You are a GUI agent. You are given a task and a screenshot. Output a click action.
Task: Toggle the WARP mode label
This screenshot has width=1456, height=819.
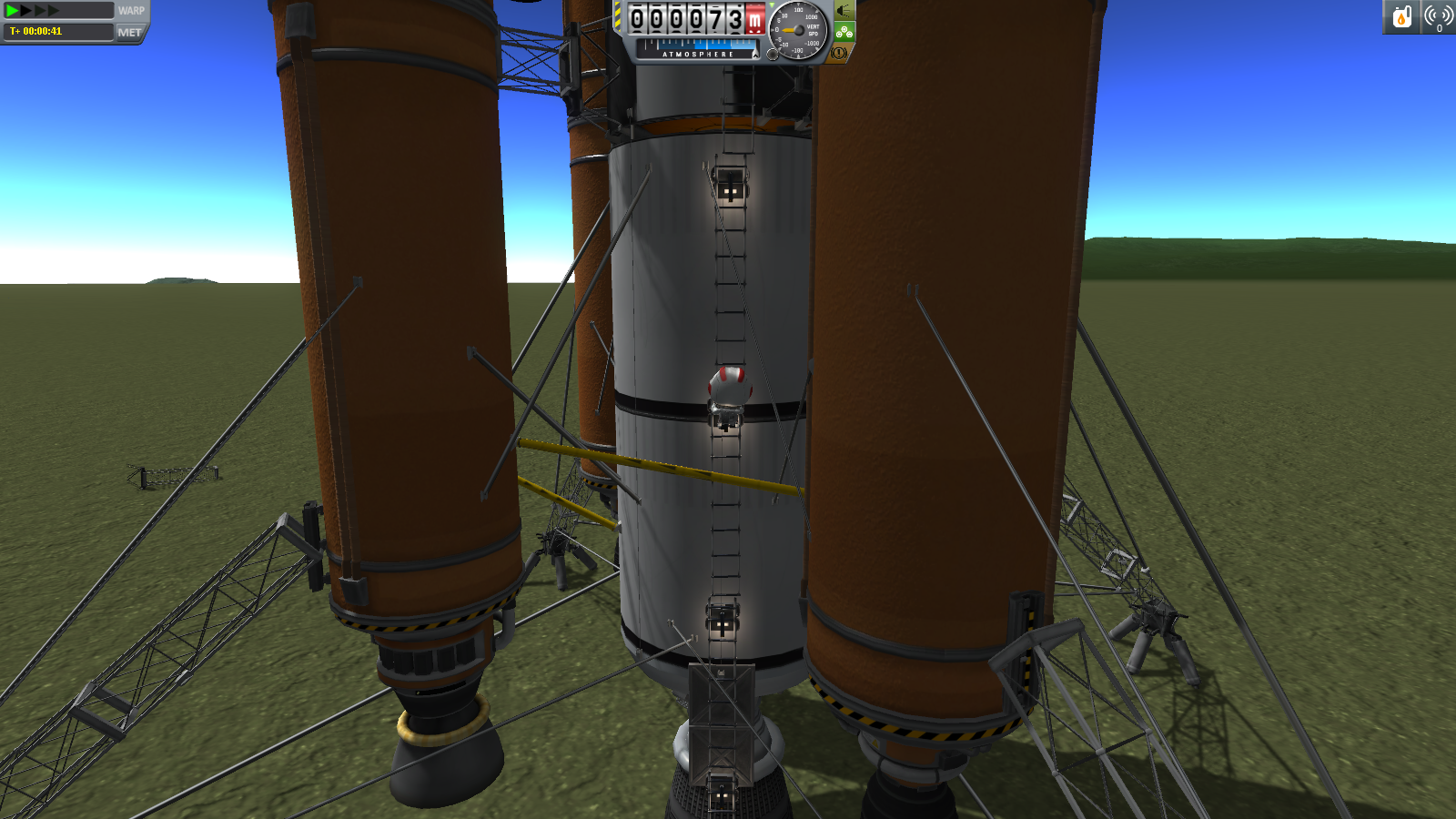click(132, 11)
